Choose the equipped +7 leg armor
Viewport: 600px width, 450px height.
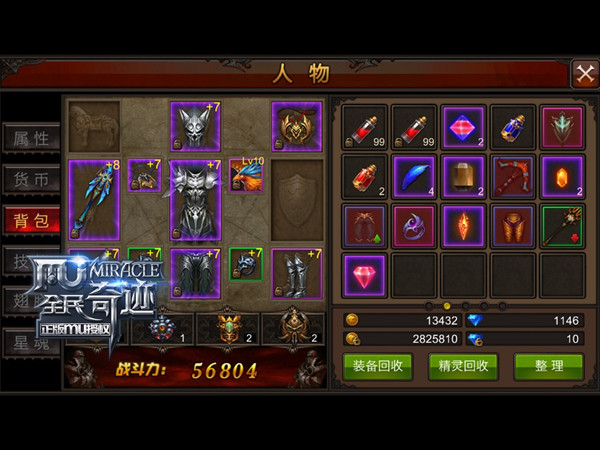195,273
